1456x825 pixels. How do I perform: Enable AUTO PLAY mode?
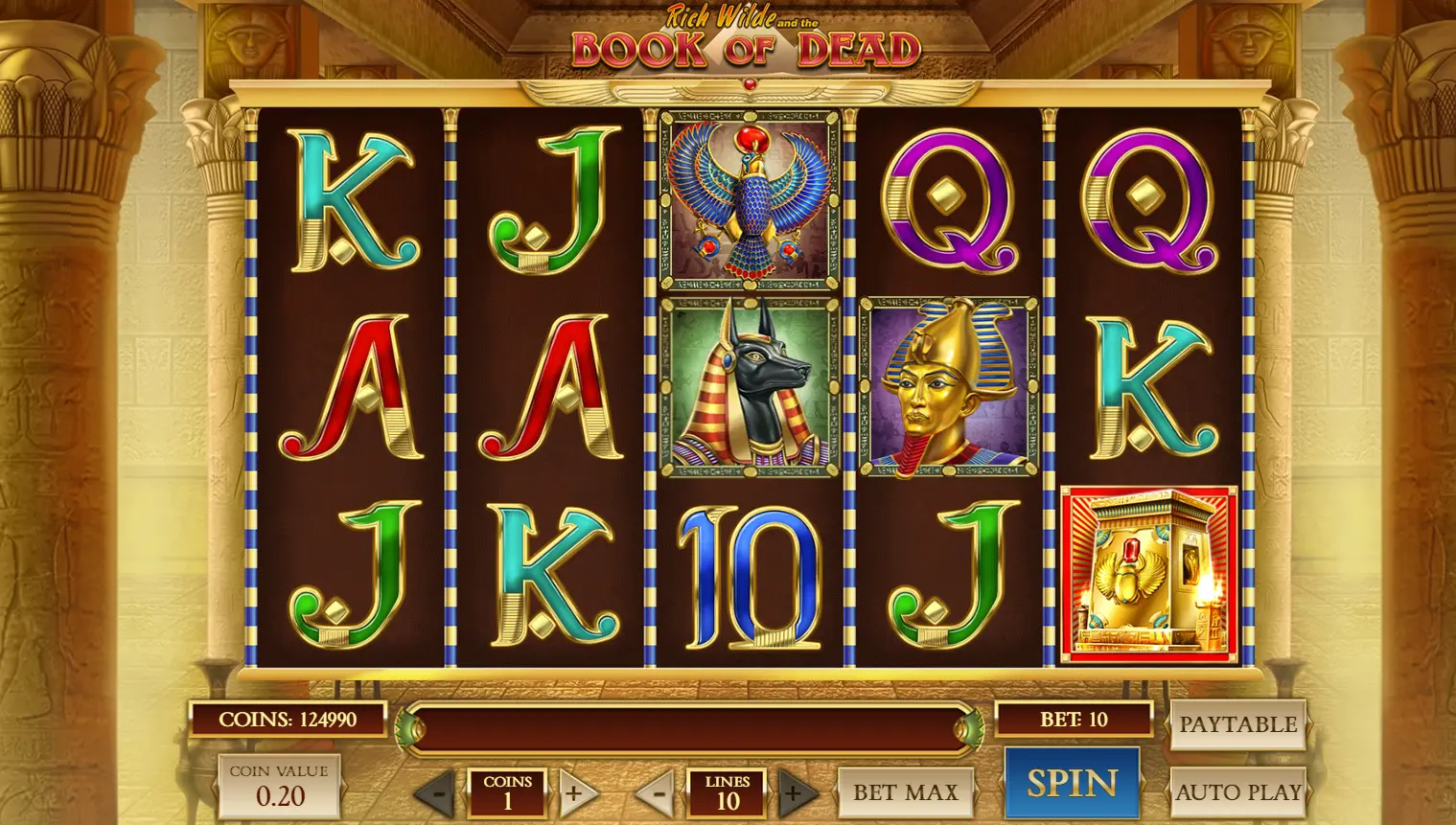[1238, 791]
